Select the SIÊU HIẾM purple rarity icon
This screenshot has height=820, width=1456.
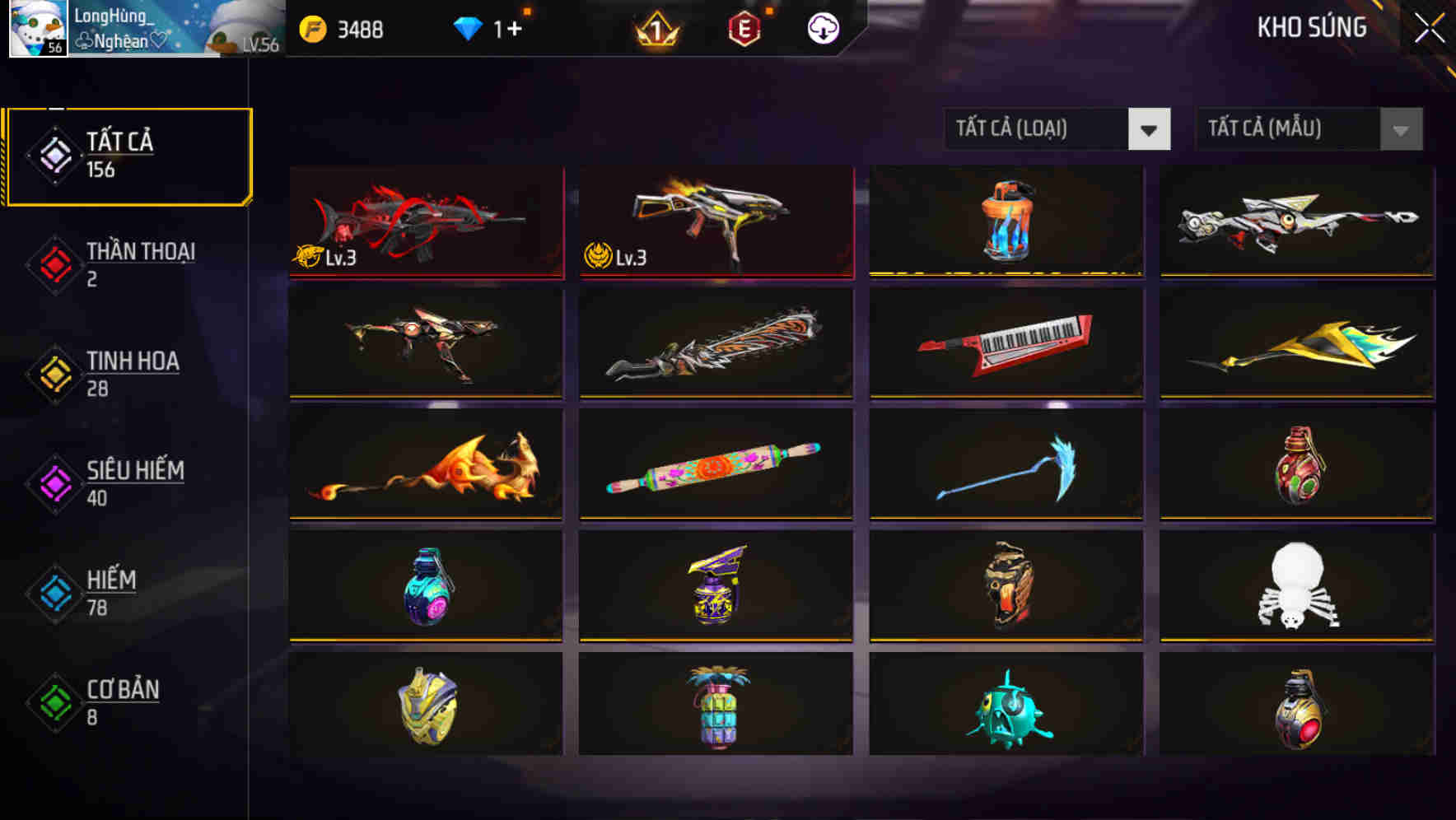[52, 482]
